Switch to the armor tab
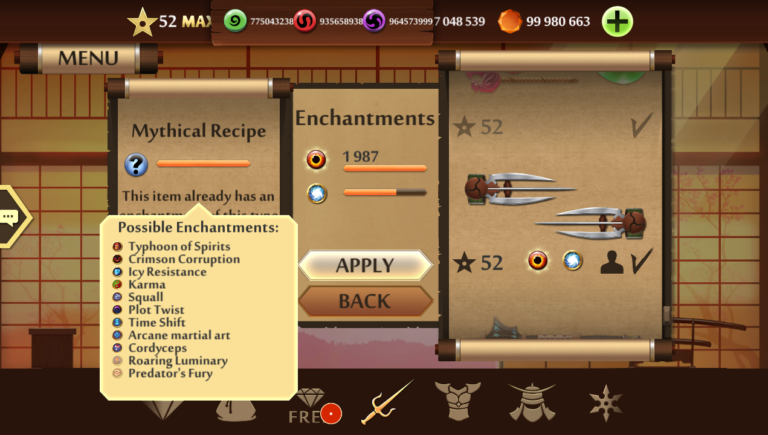 (457, 402)
